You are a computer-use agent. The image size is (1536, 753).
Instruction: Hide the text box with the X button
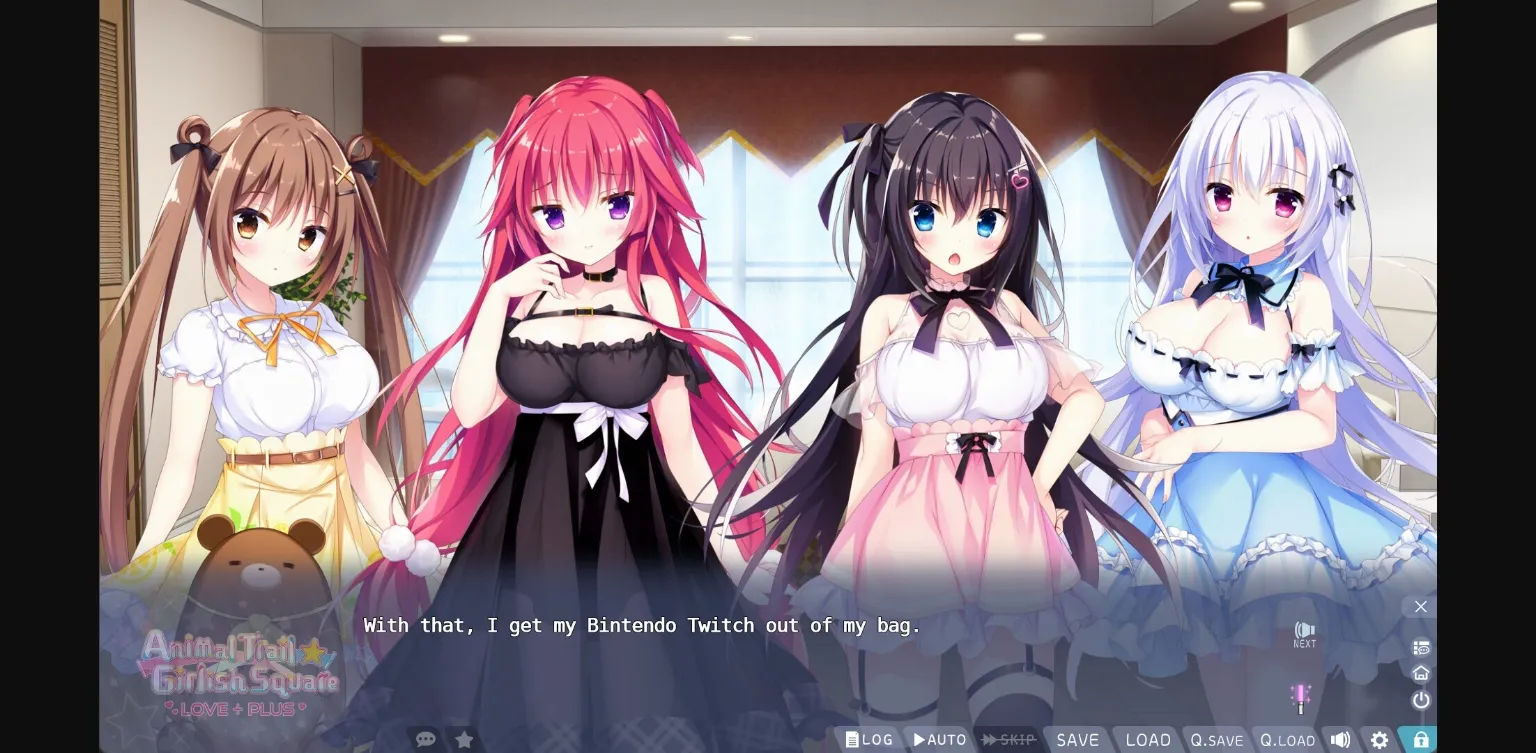click(x=1420, y=606)
